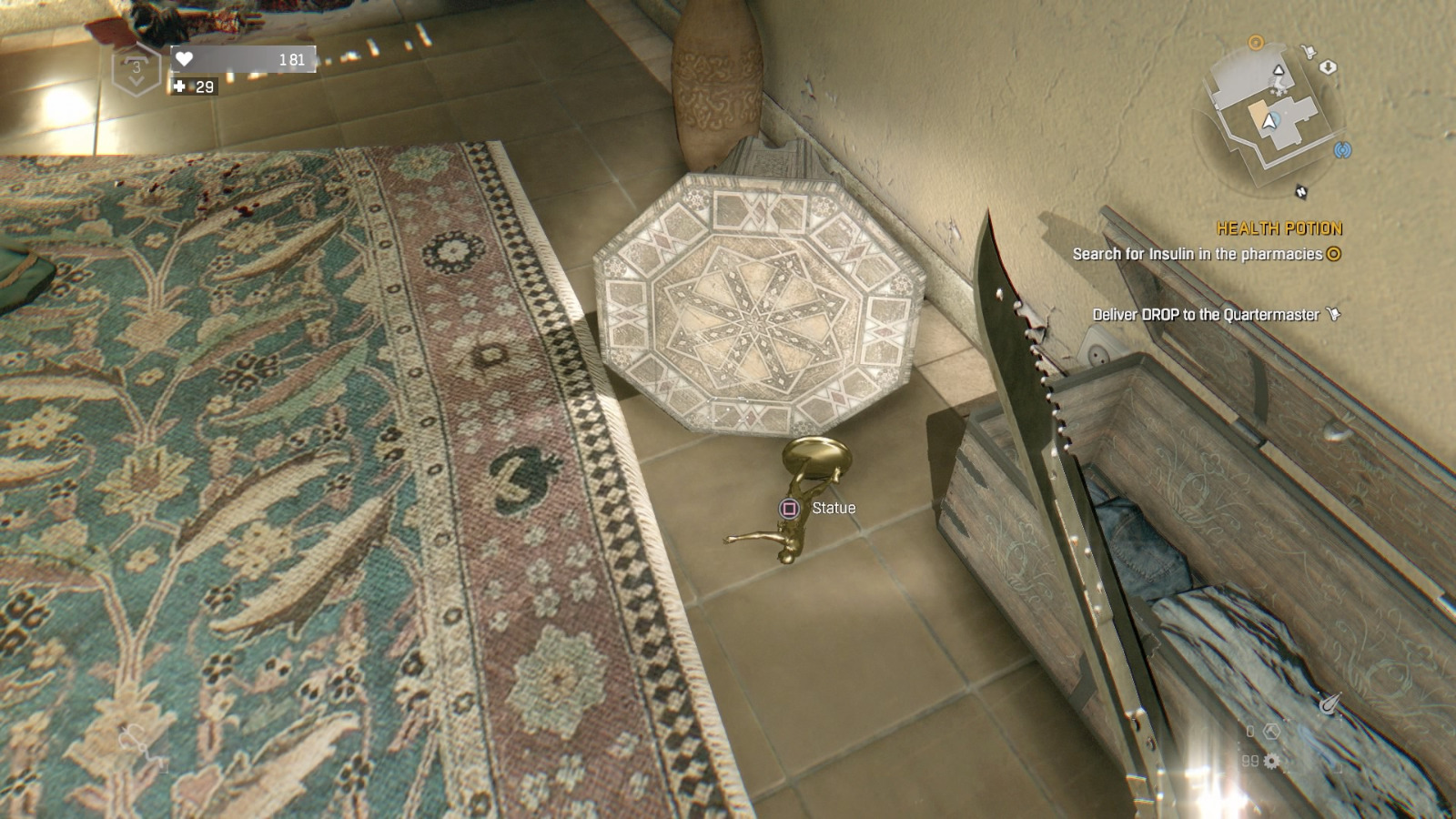1456x819 pixels.
Task: Select the hammer hexagon icon showing 0
Action: (x=1272, y=731)
